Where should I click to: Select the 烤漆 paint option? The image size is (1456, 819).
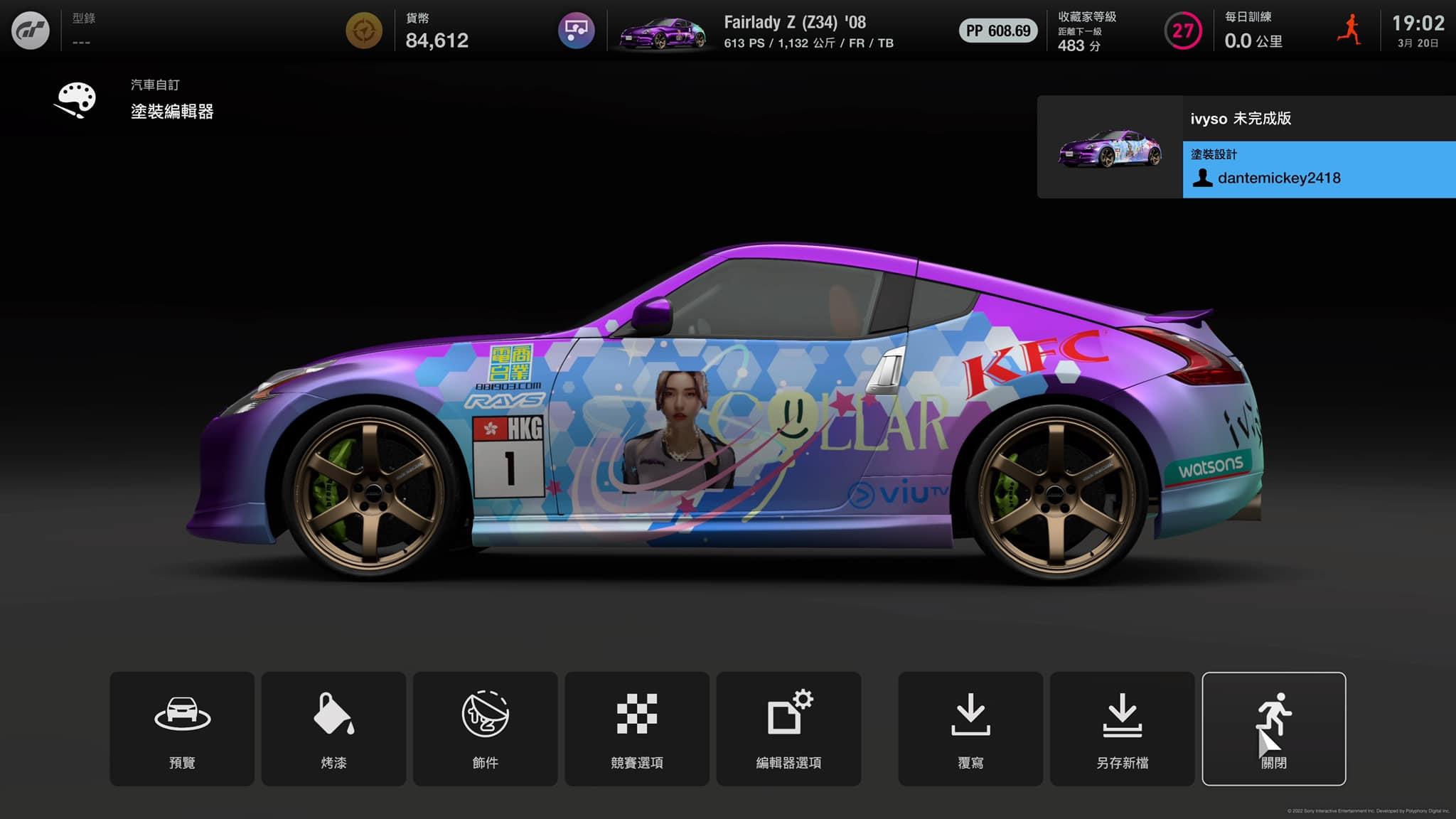333,729
